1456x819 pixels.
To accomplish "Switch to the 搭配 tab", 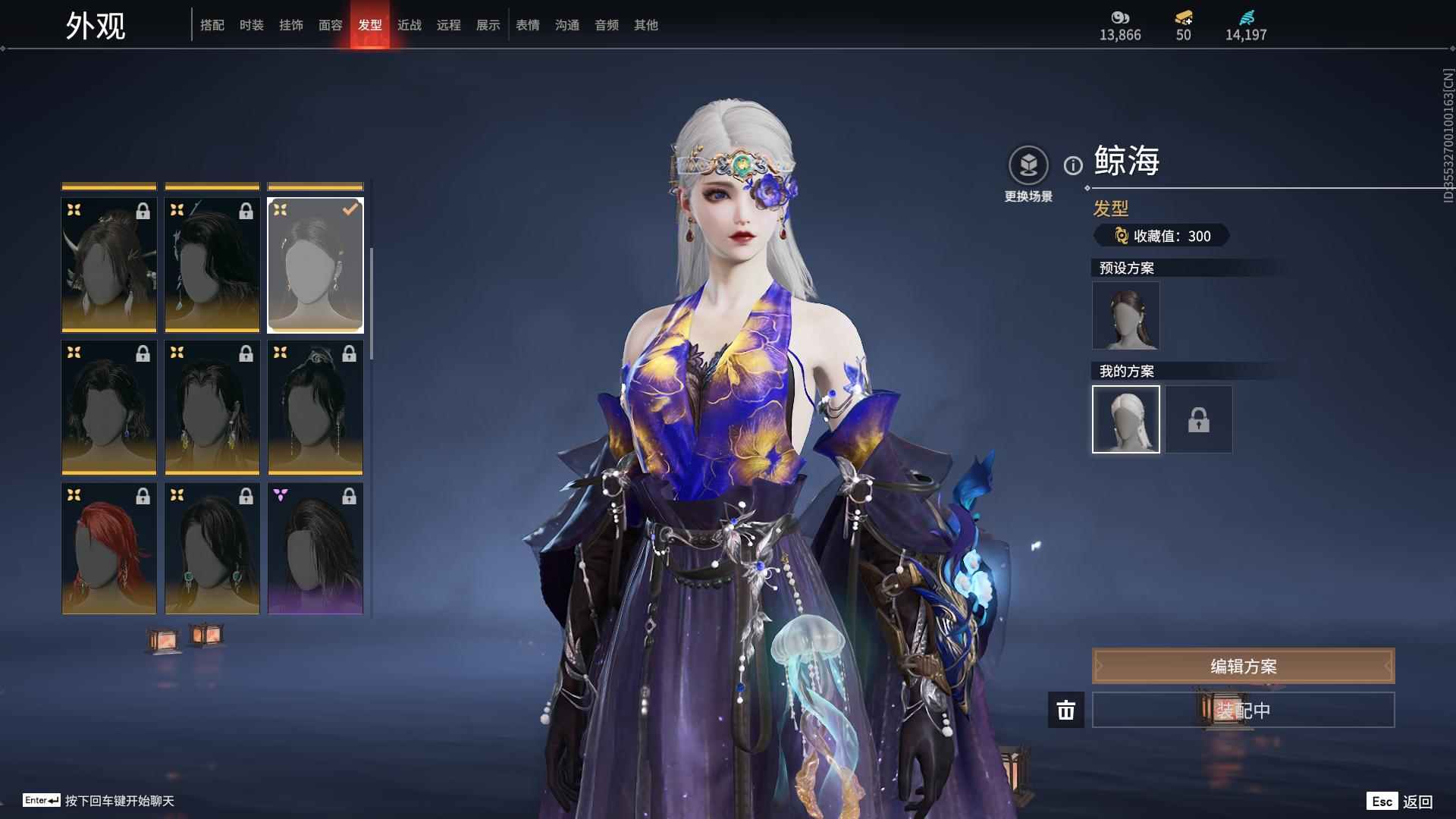I will pyautogui.click(x=212, y=25).
